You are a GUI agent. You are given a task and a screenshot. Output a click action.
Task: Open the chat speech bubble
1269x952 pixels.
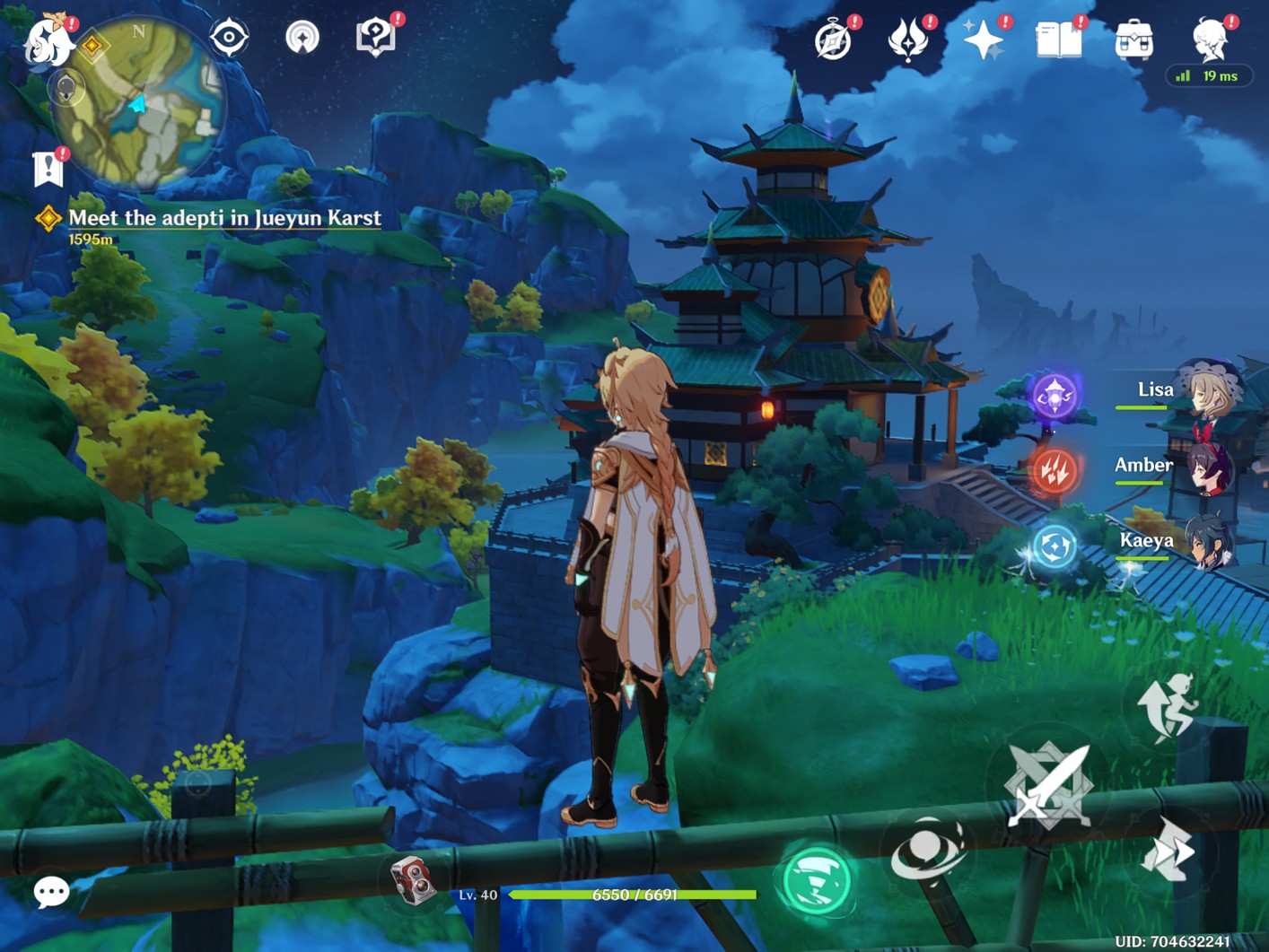click(51, 892)
